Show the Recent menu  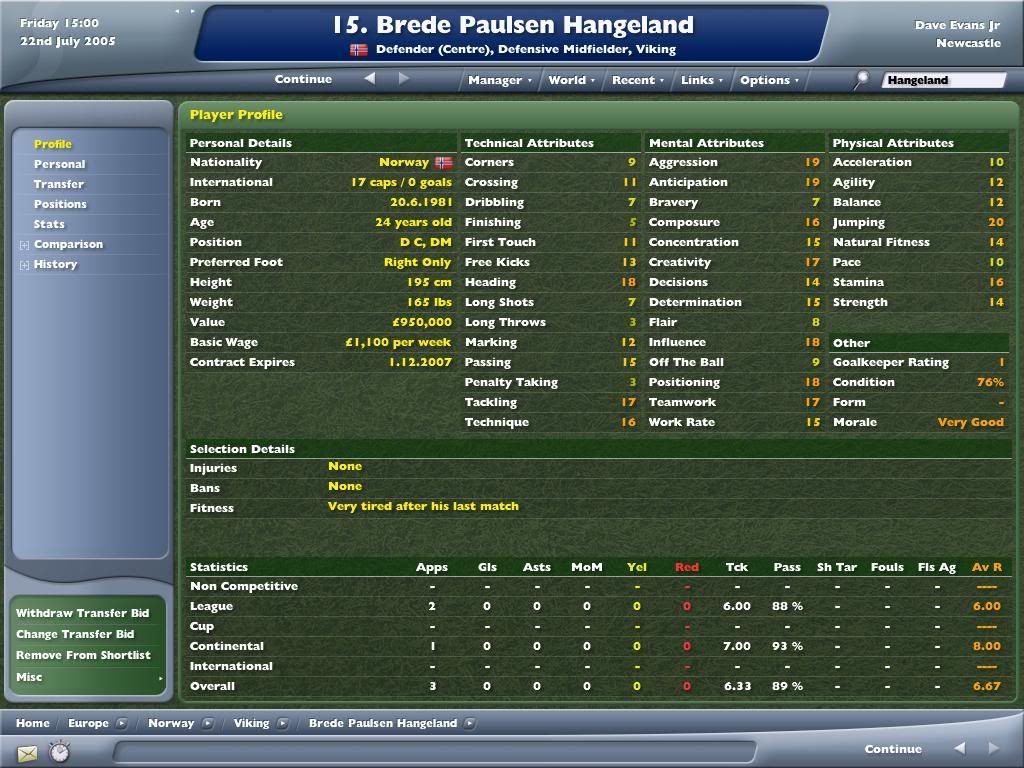pyautogui.click(x=637, y=80)
